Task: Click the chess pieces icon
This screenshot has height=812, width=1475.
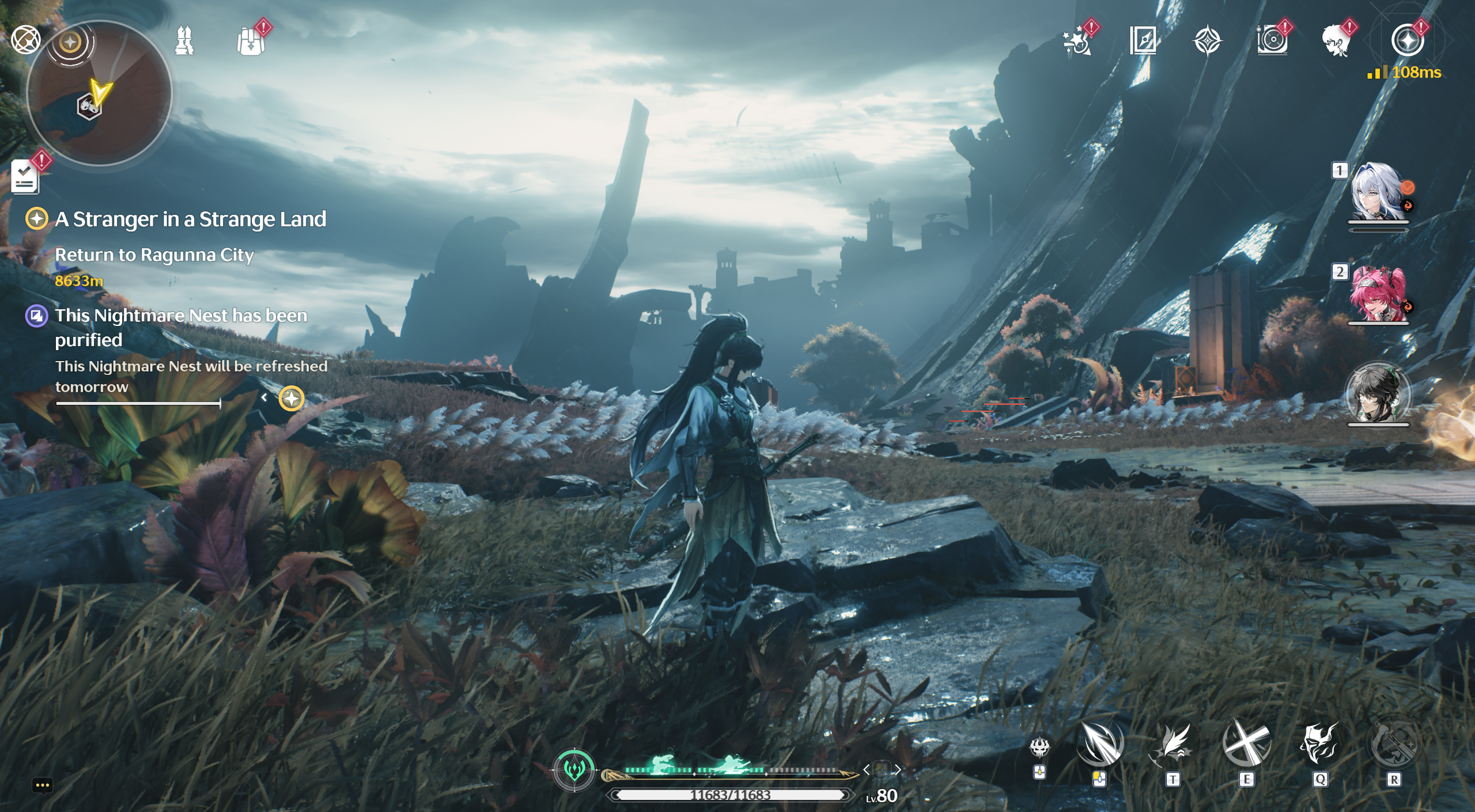Action: (x=184, y=41)
